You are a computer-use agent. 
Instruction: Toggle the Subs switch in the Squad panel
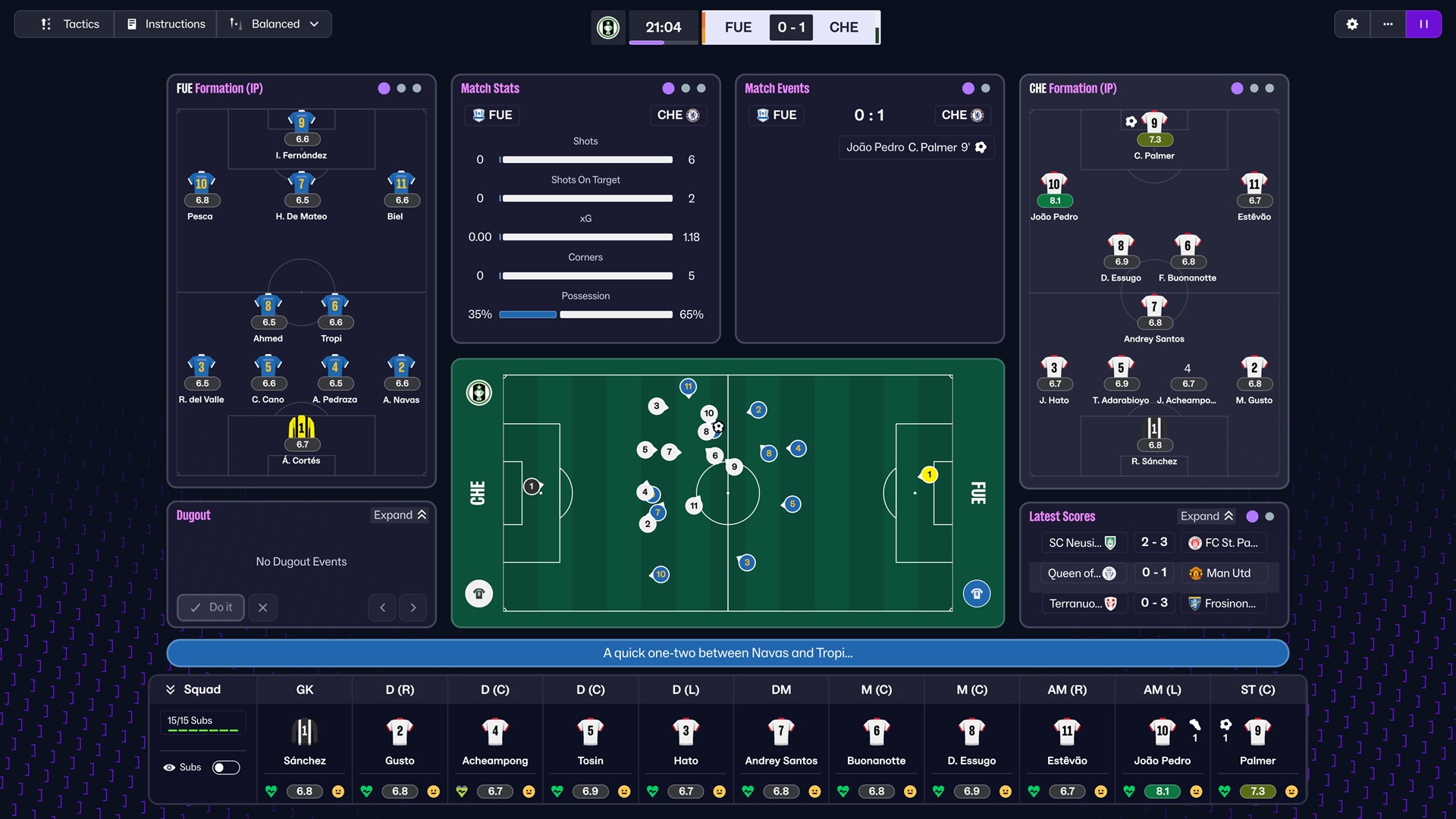click(x=226, y=767)
